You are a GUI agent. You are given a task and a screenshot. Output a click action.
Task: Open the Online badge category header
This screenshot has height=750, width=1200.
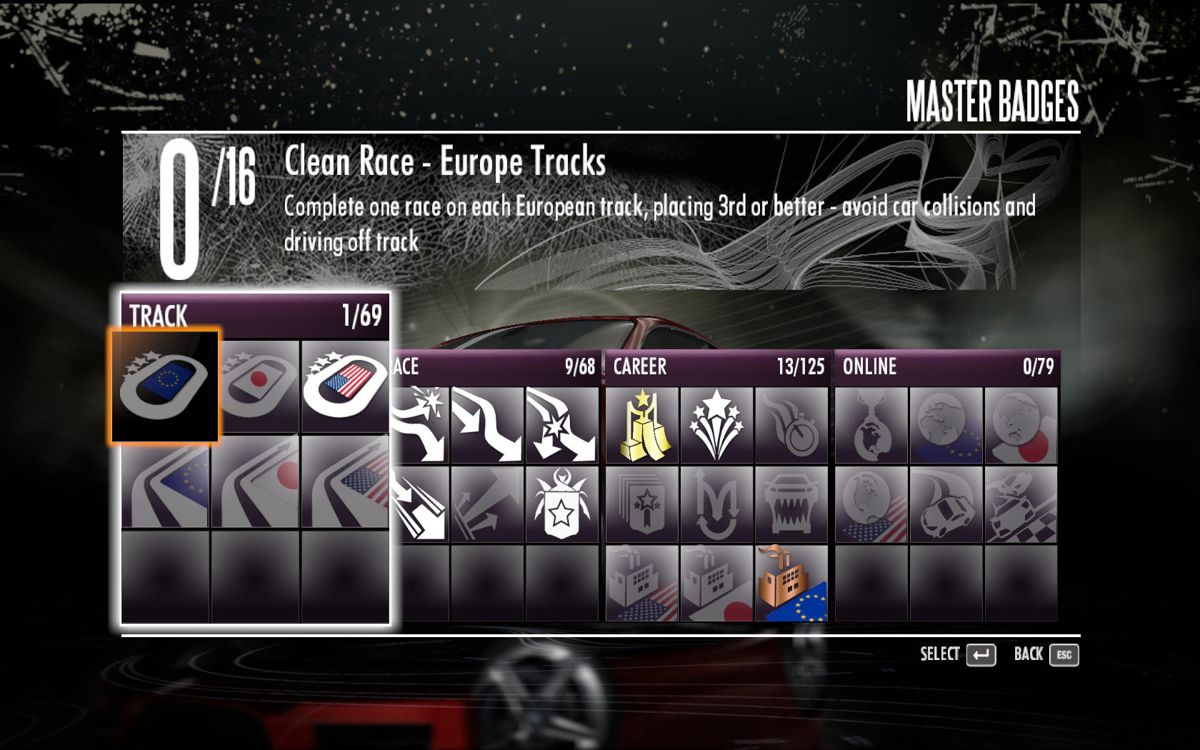pyautogui.click(x=947, y=367)
